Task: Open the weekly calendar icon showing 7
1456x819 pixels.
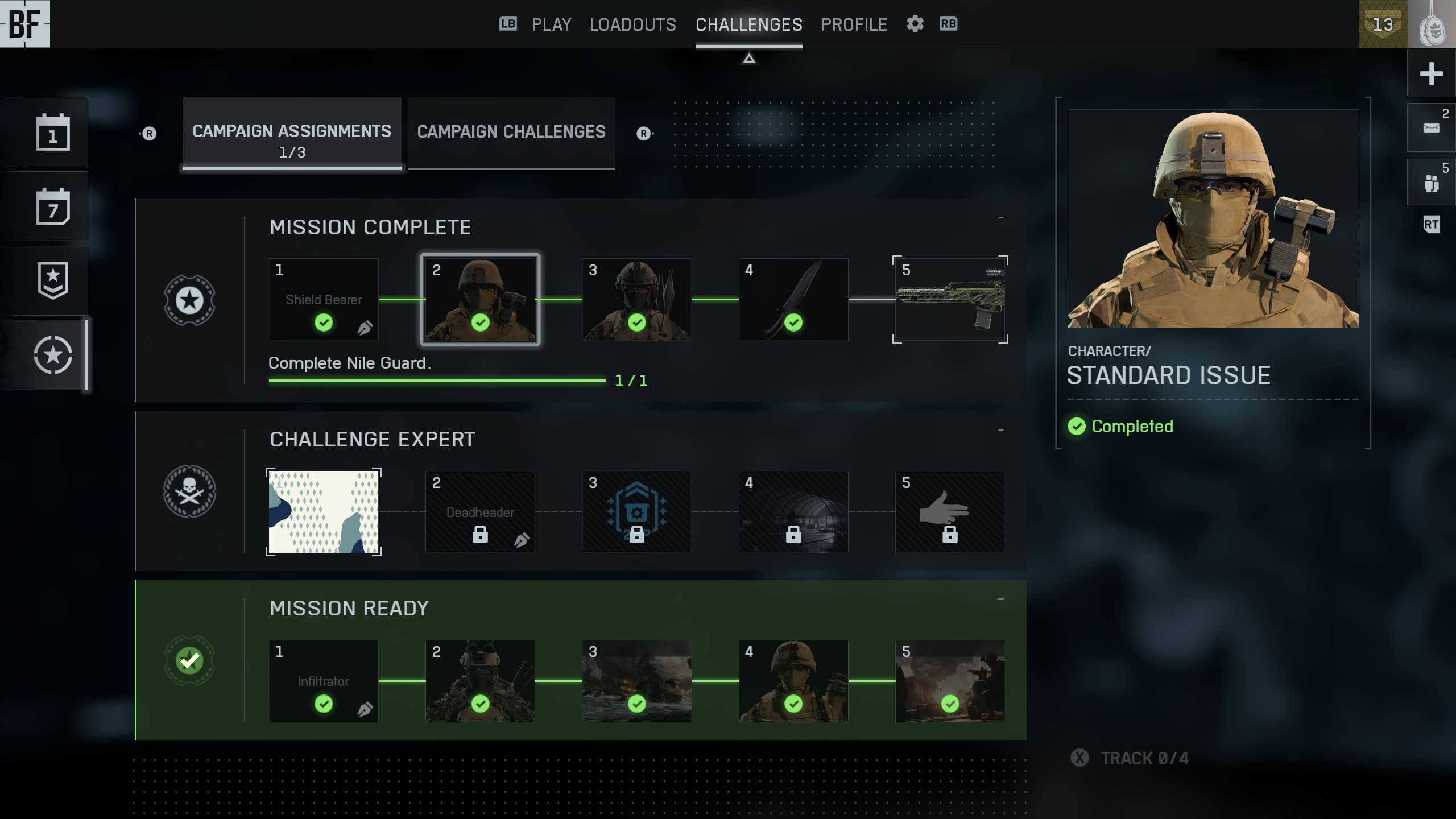Action: pos(53,206)
